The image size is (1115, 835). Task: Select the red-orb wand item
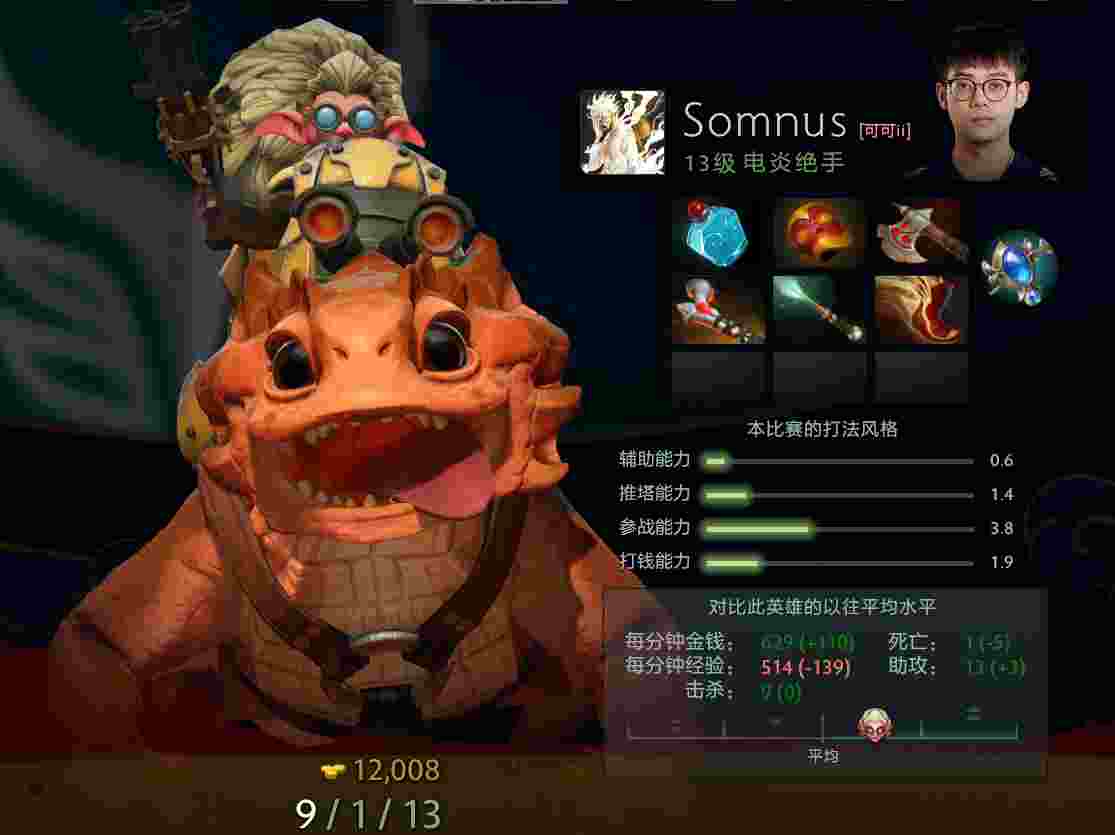coord(718,310)
